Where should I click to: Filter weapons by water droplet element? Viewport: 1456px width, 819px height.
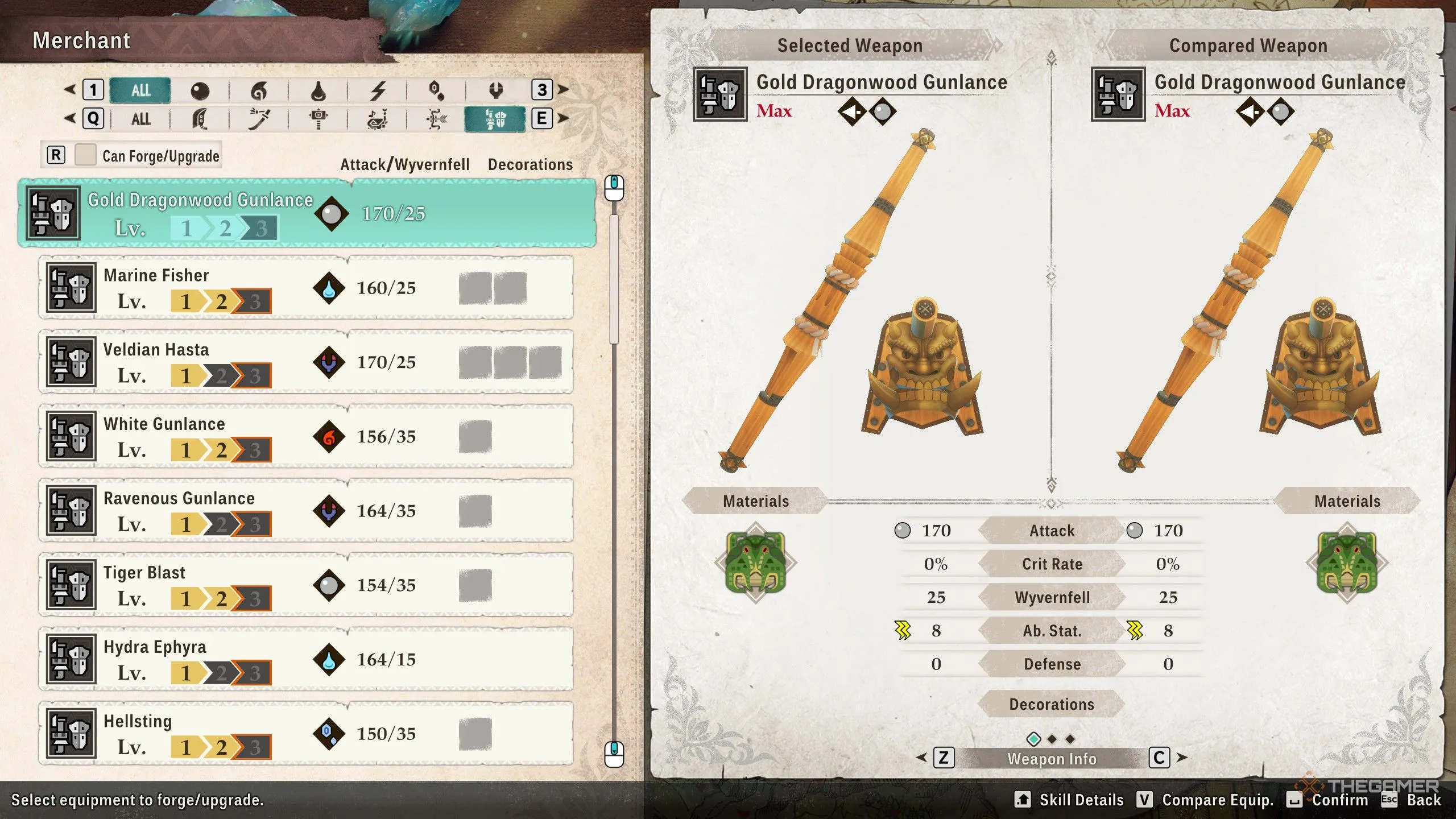tap(318, 90)
